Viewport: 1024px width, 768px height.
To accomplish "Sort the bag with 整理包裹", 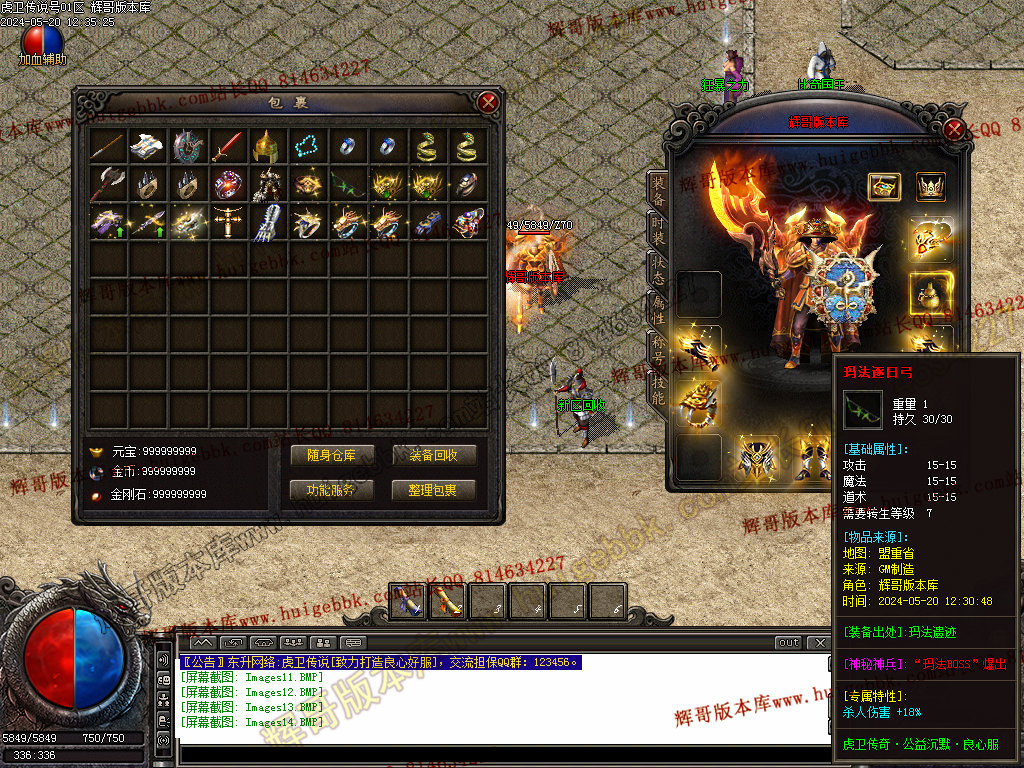I will [434, 490].
